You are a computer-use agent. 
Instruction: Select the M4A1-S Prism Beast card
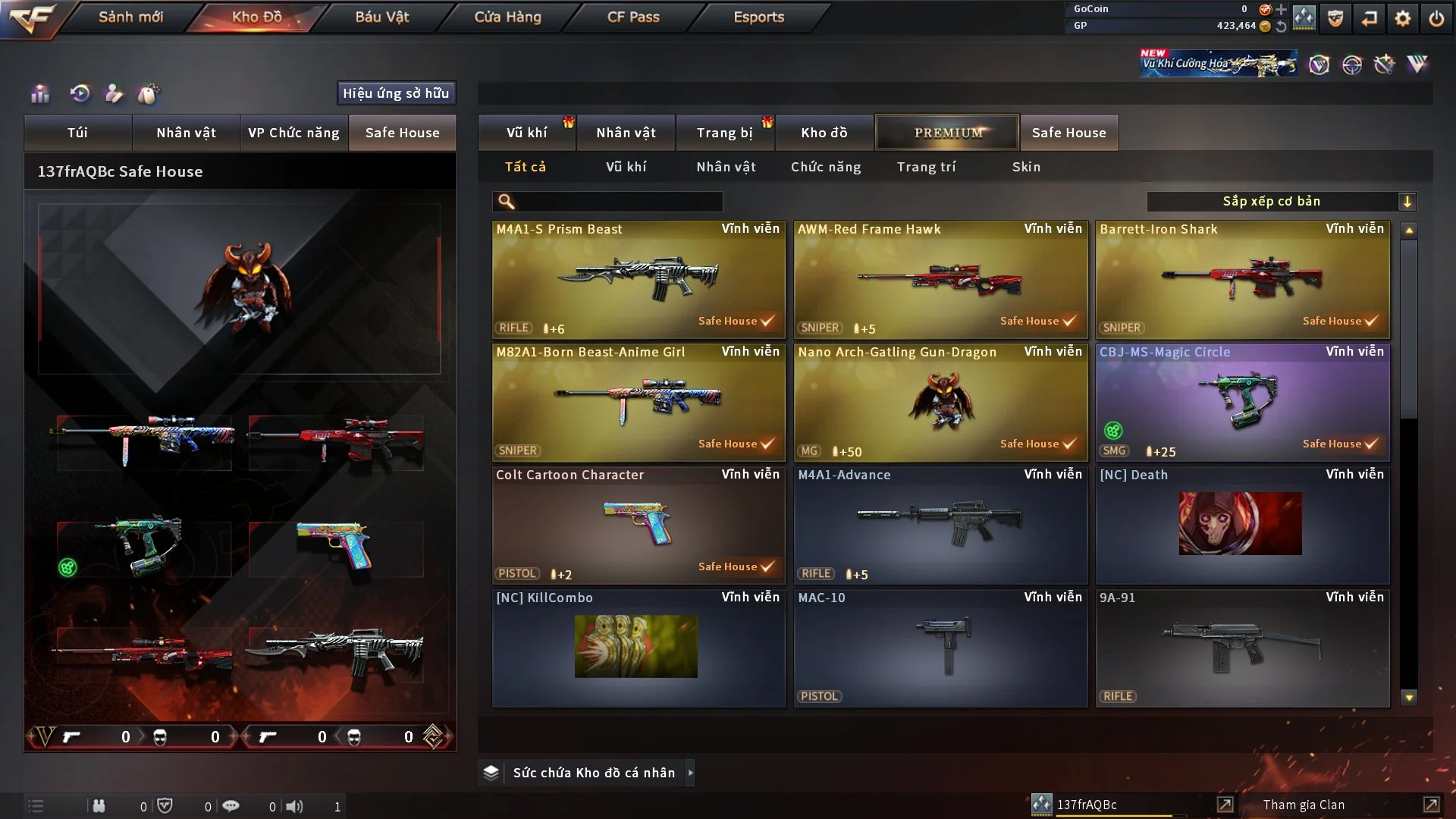click(639, 280)
